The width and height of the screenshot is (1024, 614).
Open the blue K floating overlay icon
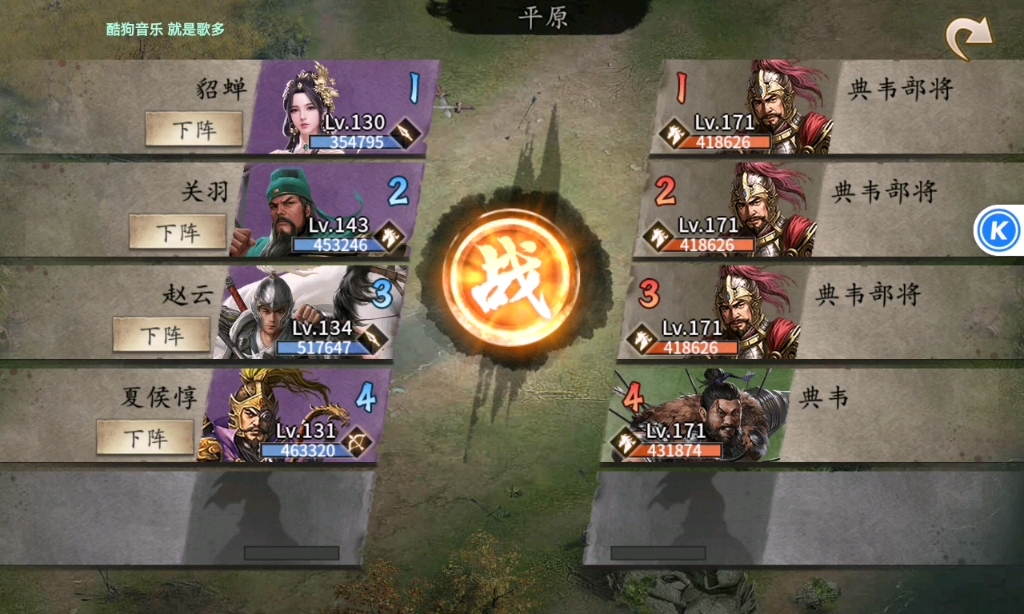pos(997,232)
